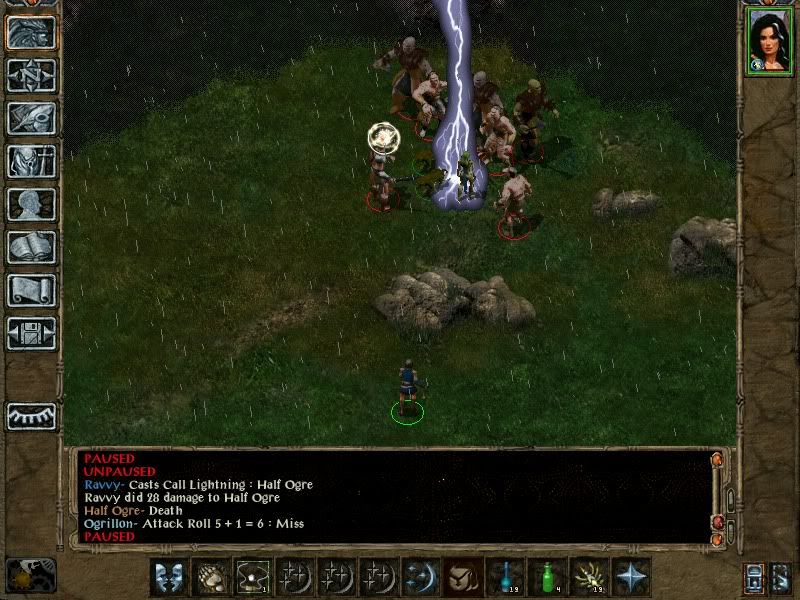The image size is (800, 600).
Task: Click the dim button right of the lantern
Action: (783, 577)
